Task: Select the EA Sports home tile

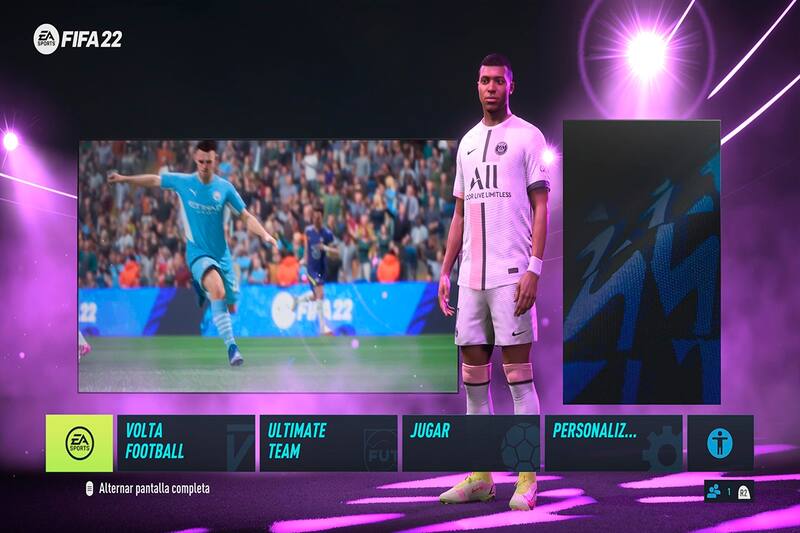Action: (79, 443)
